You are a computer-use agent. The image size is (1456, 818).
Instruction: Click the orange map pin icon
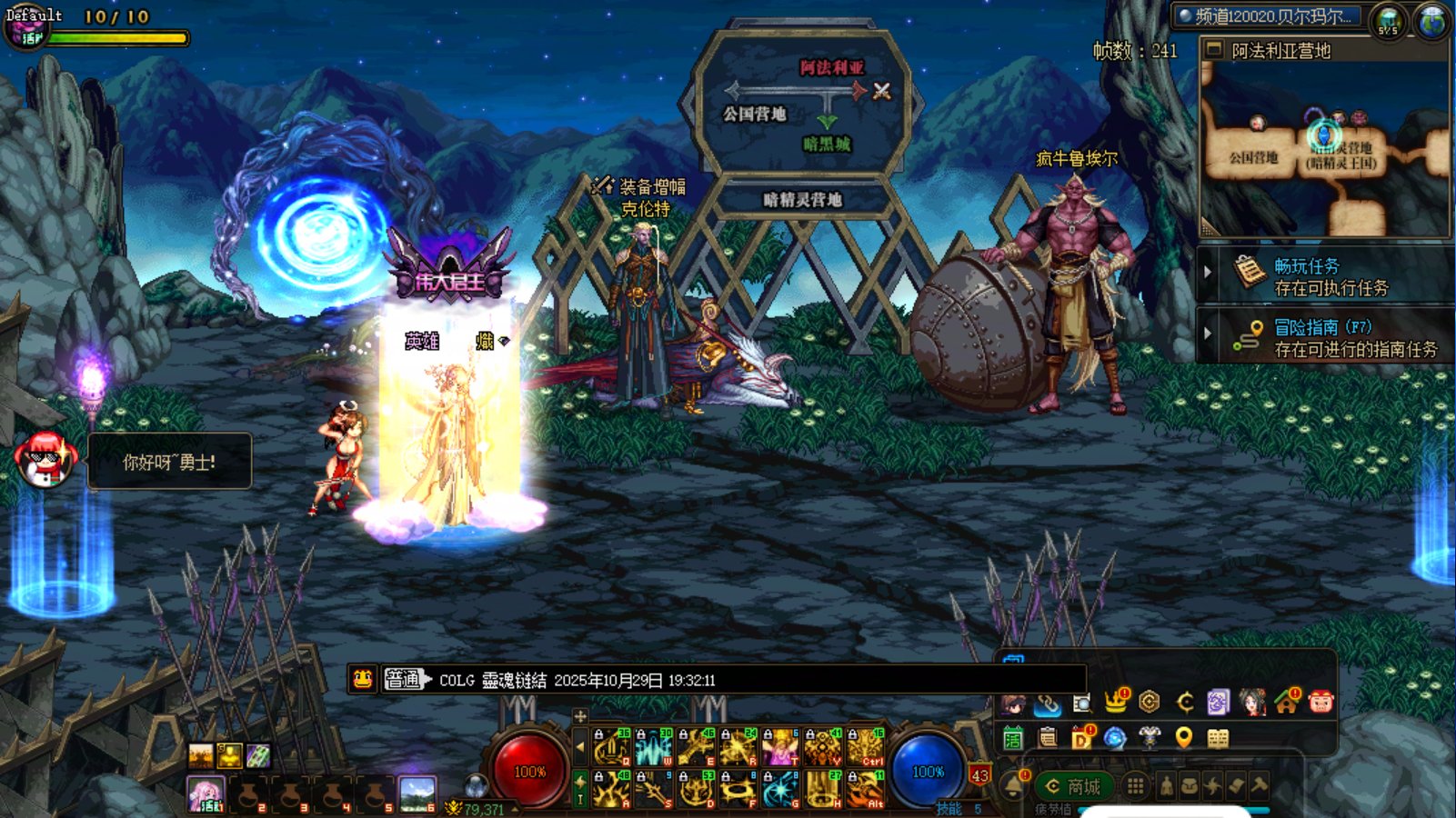(x=1183, y=737)
